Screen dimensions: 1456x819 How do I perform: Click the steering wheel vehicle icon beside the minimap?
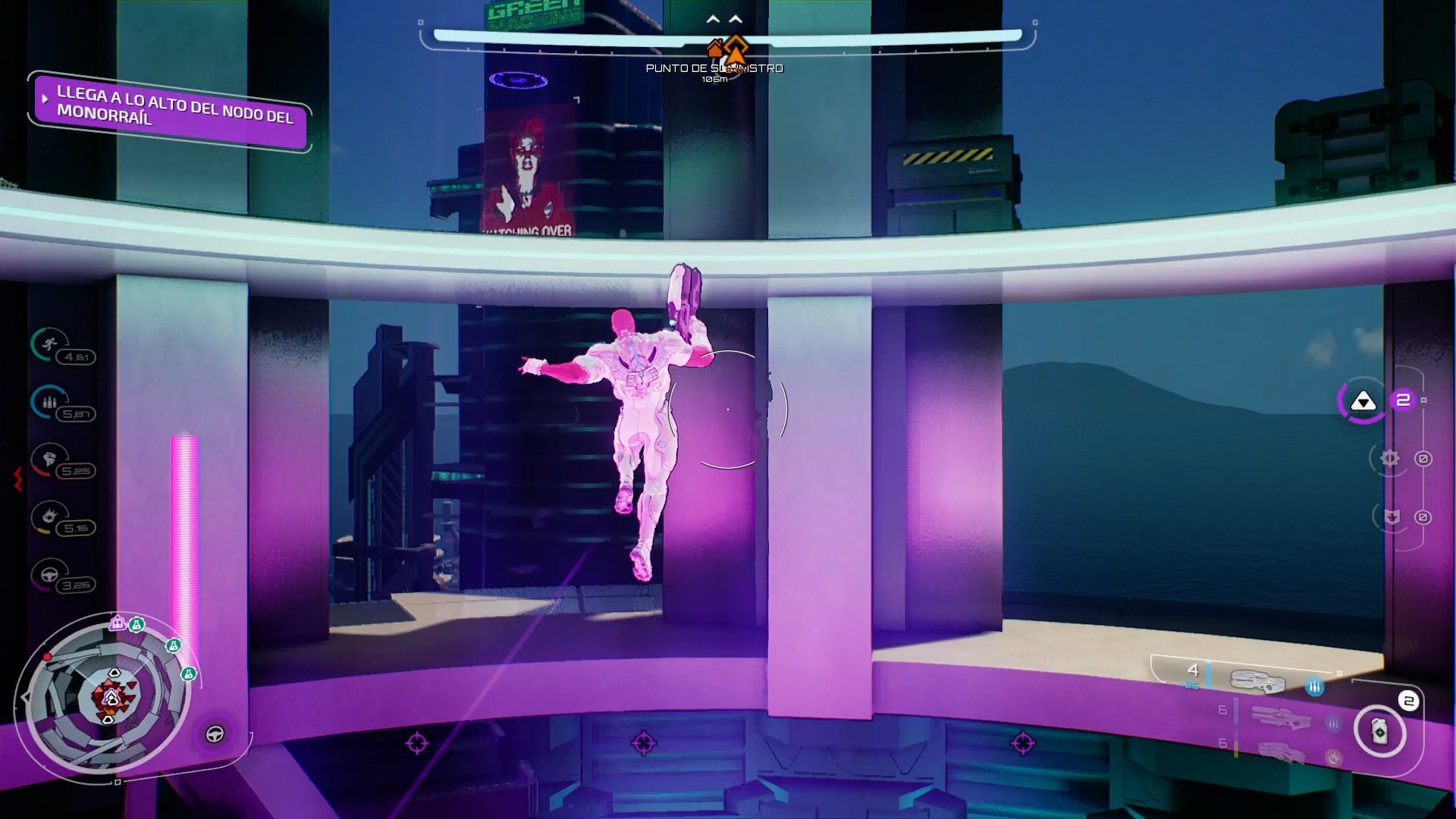(x=214, y=733)
